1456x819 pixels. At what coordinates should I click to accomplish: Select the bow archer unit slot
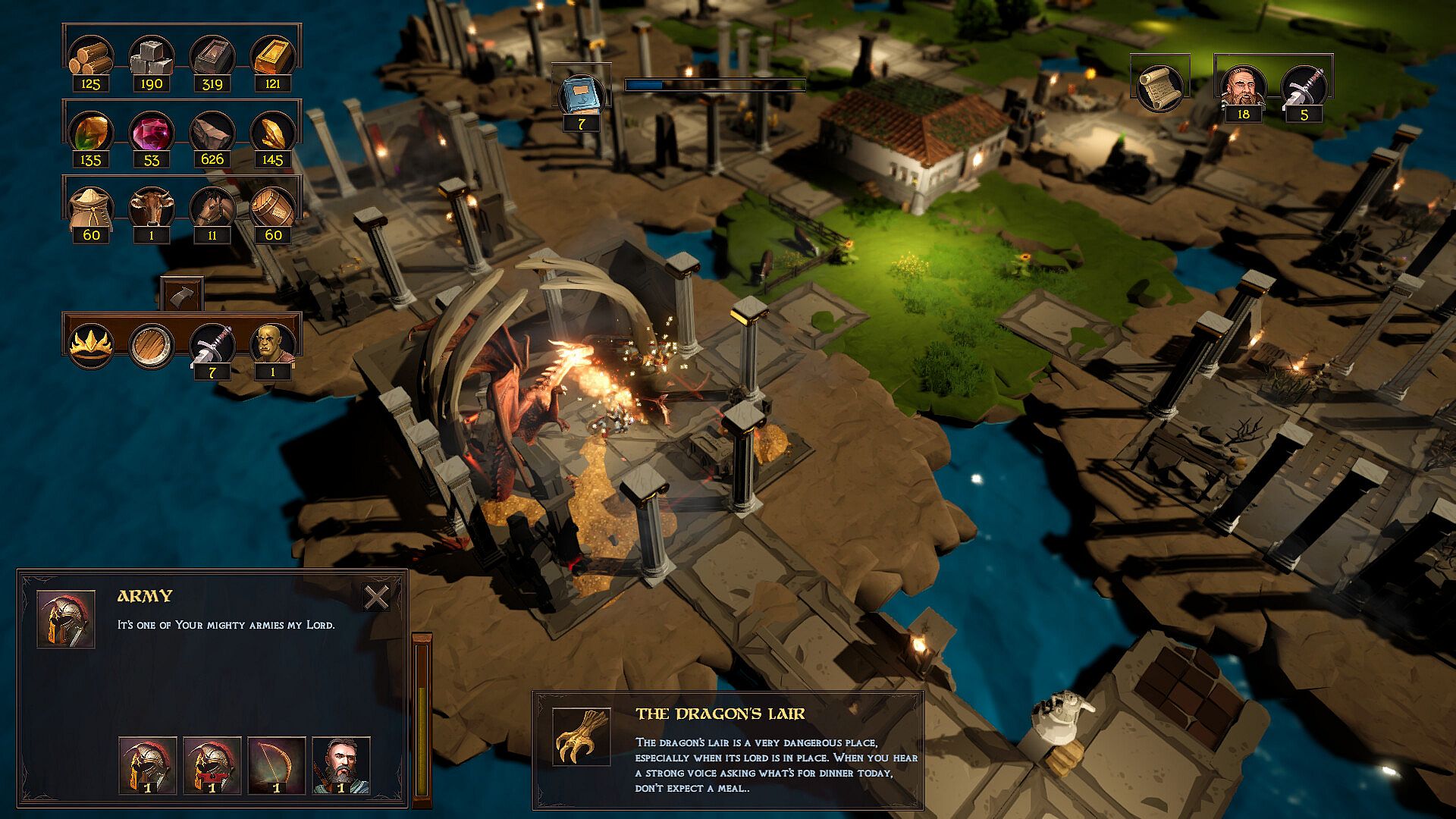277,764
